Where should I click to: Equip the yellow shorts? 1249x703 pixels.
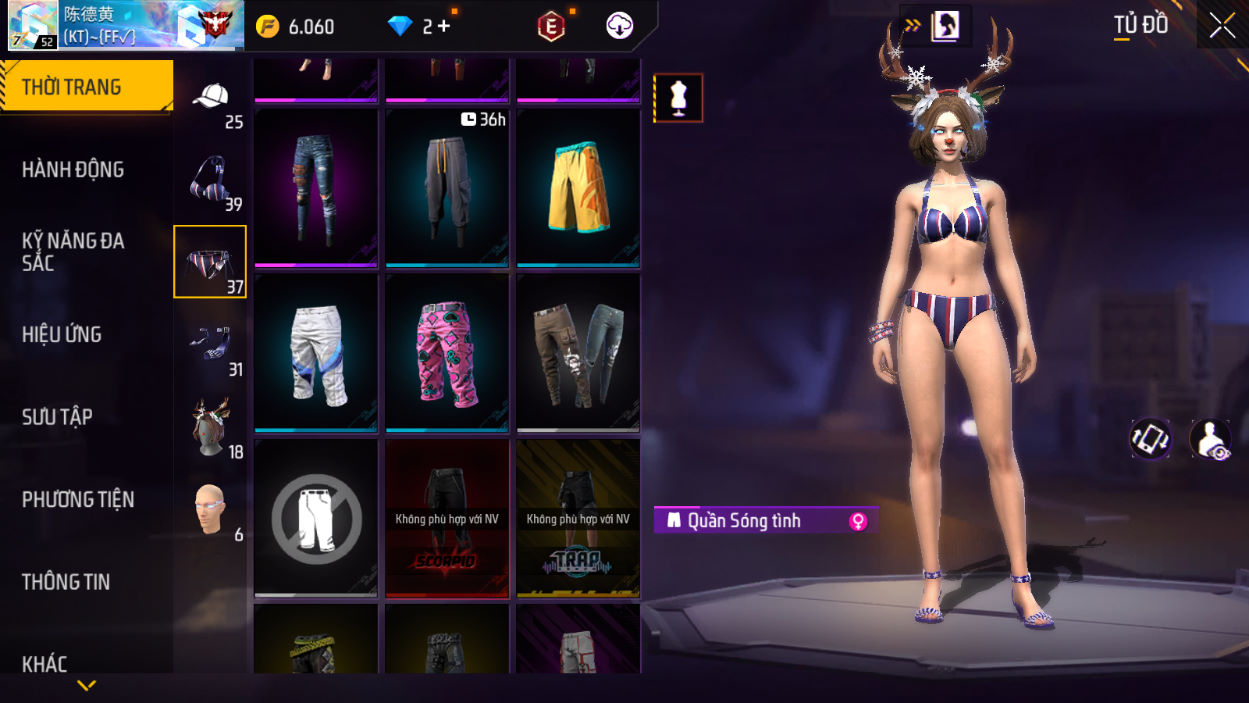click(578, 187)
